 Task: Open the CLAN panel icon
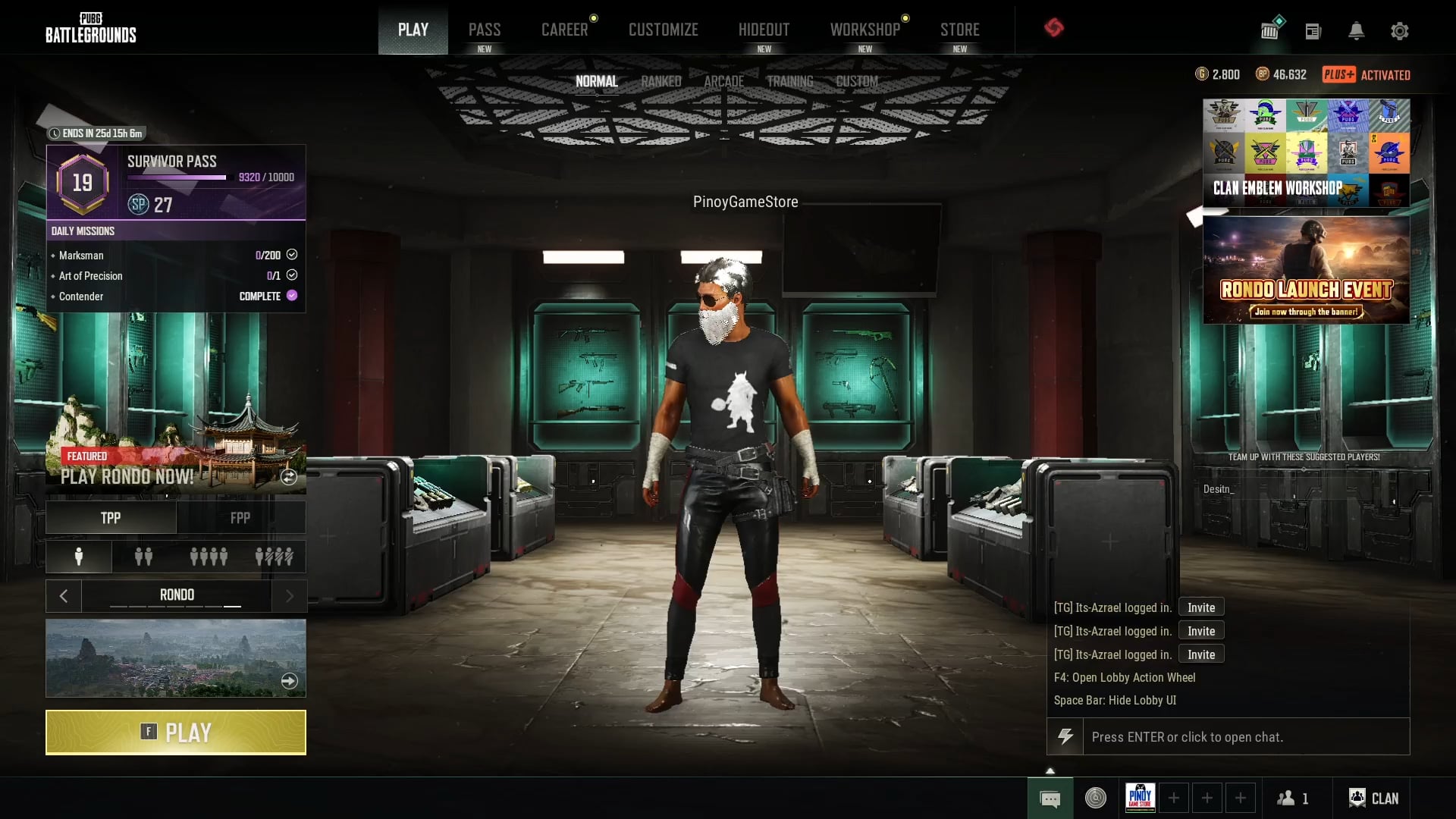(1357, 798)
